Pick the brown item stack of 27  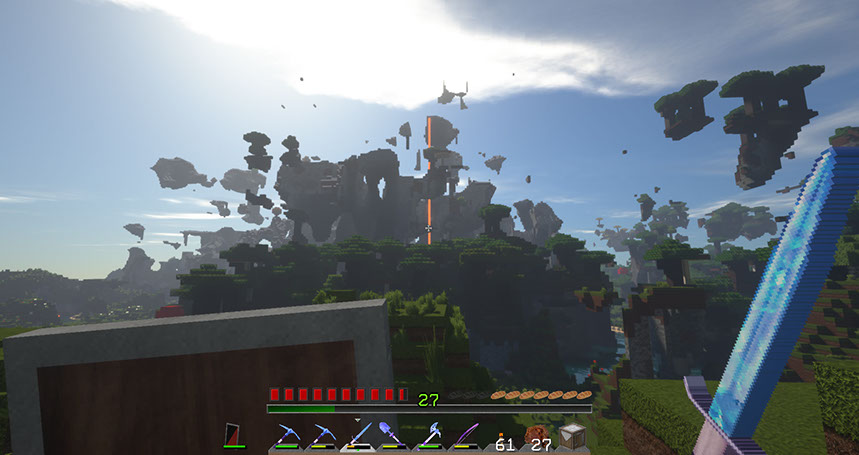[x=538, y=436]
